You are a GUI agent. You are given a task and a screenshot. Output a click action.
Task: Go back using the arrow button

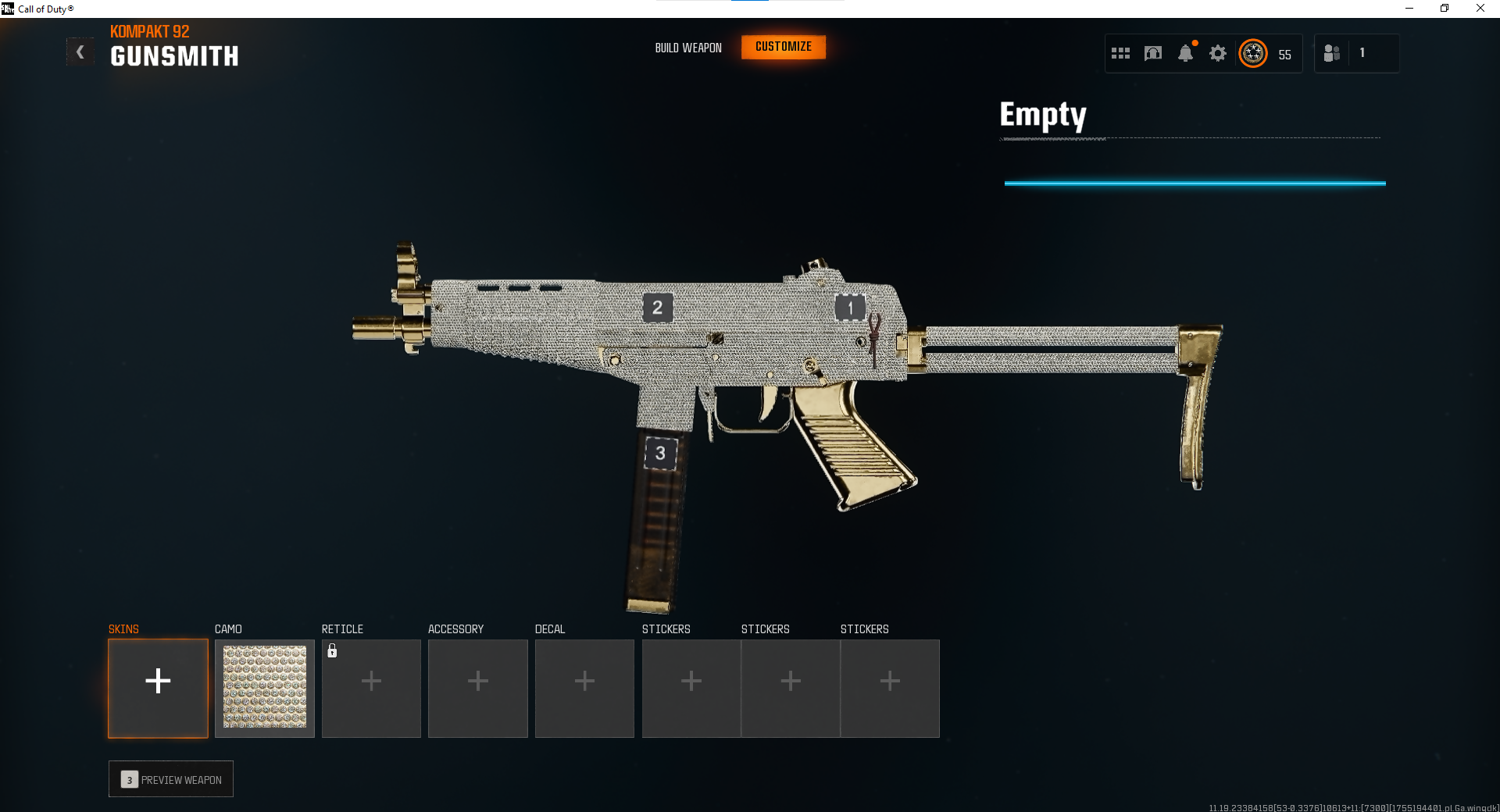pos(80,52)
